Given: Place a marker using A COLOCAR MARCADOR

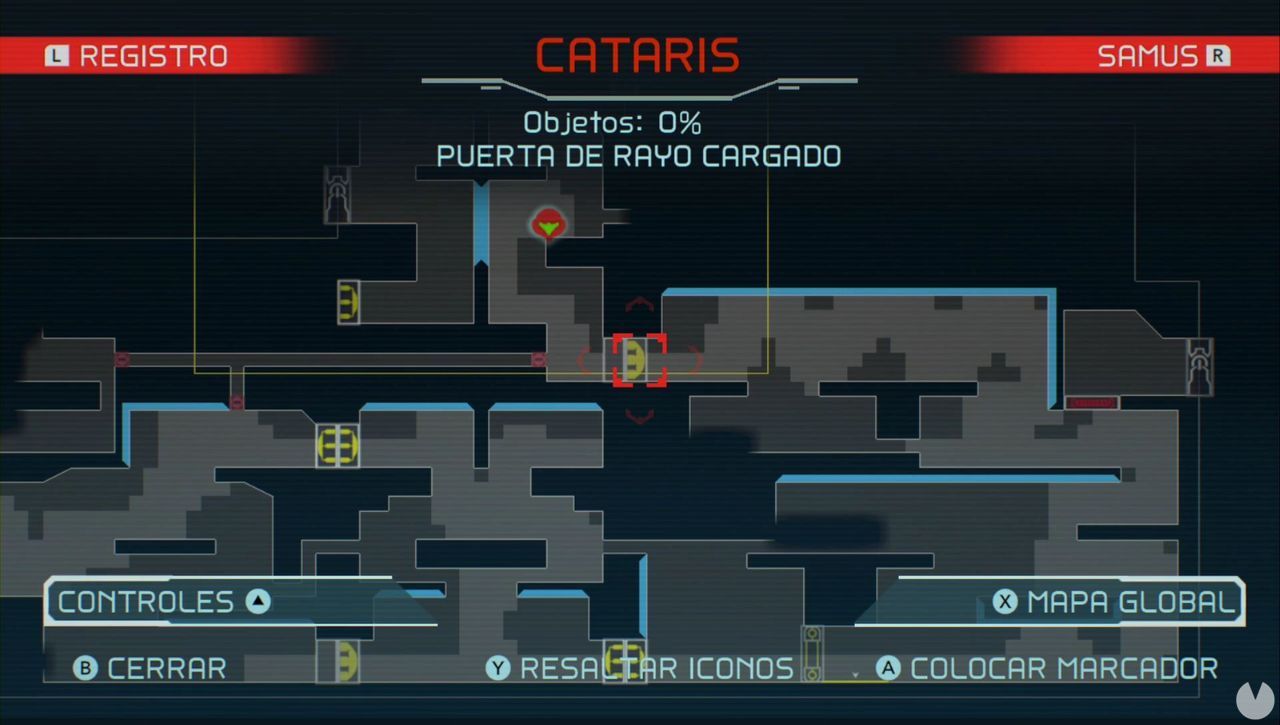Looking at the screenshot, I should pyautogui.click(x=1048, y=668).
